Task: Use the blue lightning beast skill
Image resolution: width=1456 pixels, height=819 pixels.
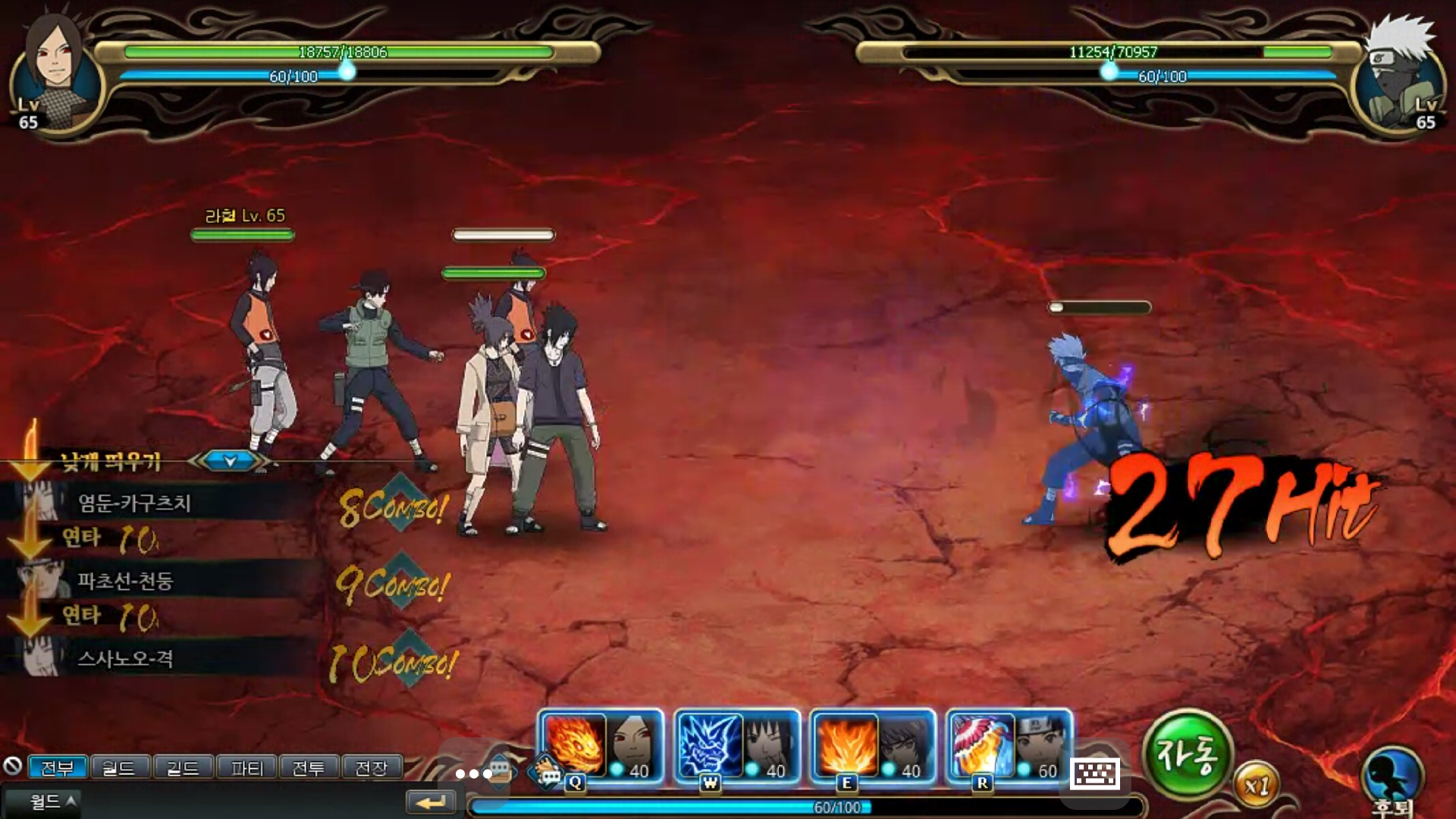Action: pos(711,745)
